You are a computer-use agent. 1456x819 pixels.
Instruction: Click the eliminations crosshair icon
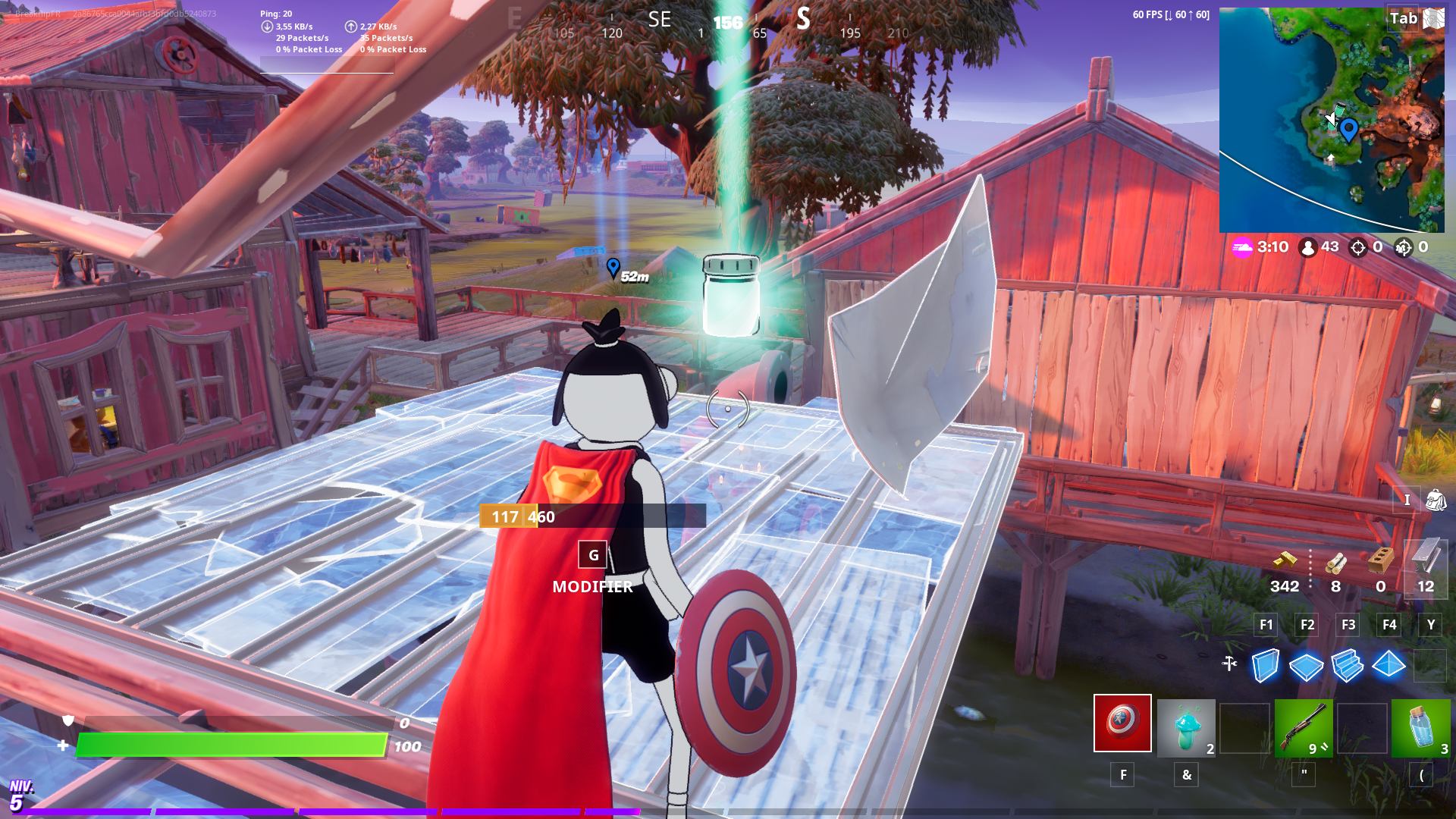[x=1357, y=246]
